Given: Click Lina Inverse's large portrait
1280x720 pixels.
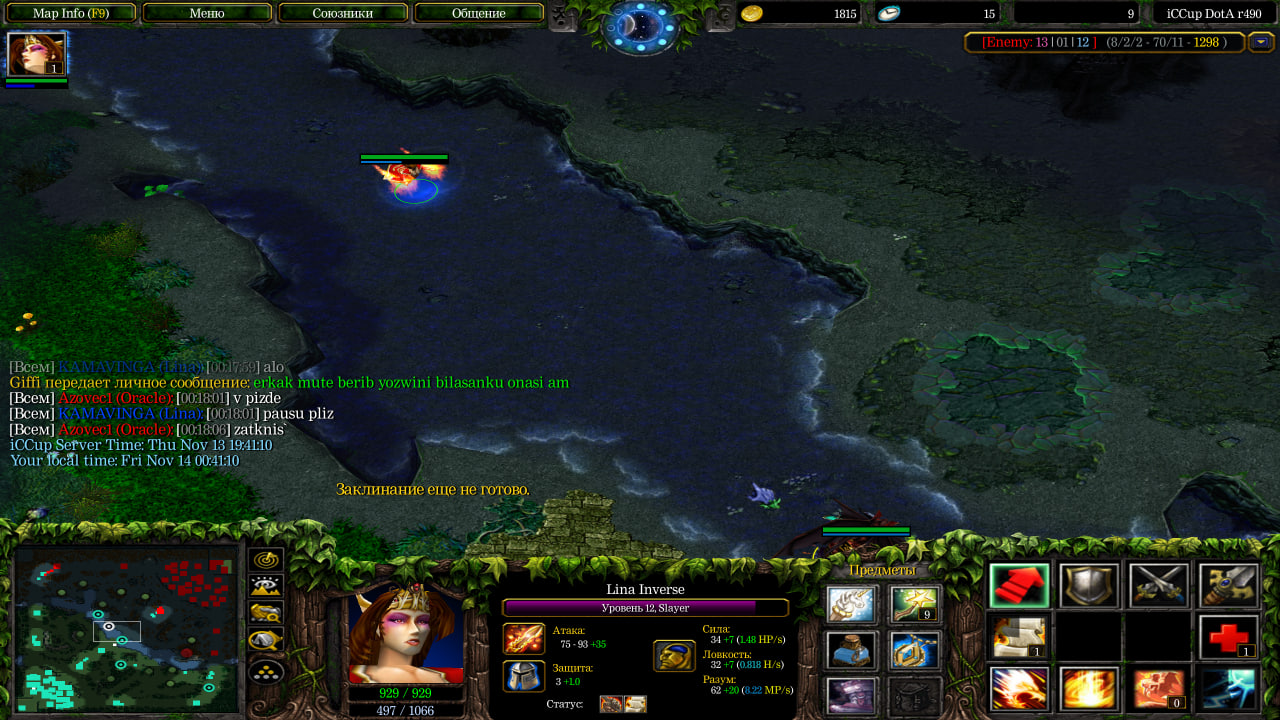Looking at the screenshot, I should [406, 635].
